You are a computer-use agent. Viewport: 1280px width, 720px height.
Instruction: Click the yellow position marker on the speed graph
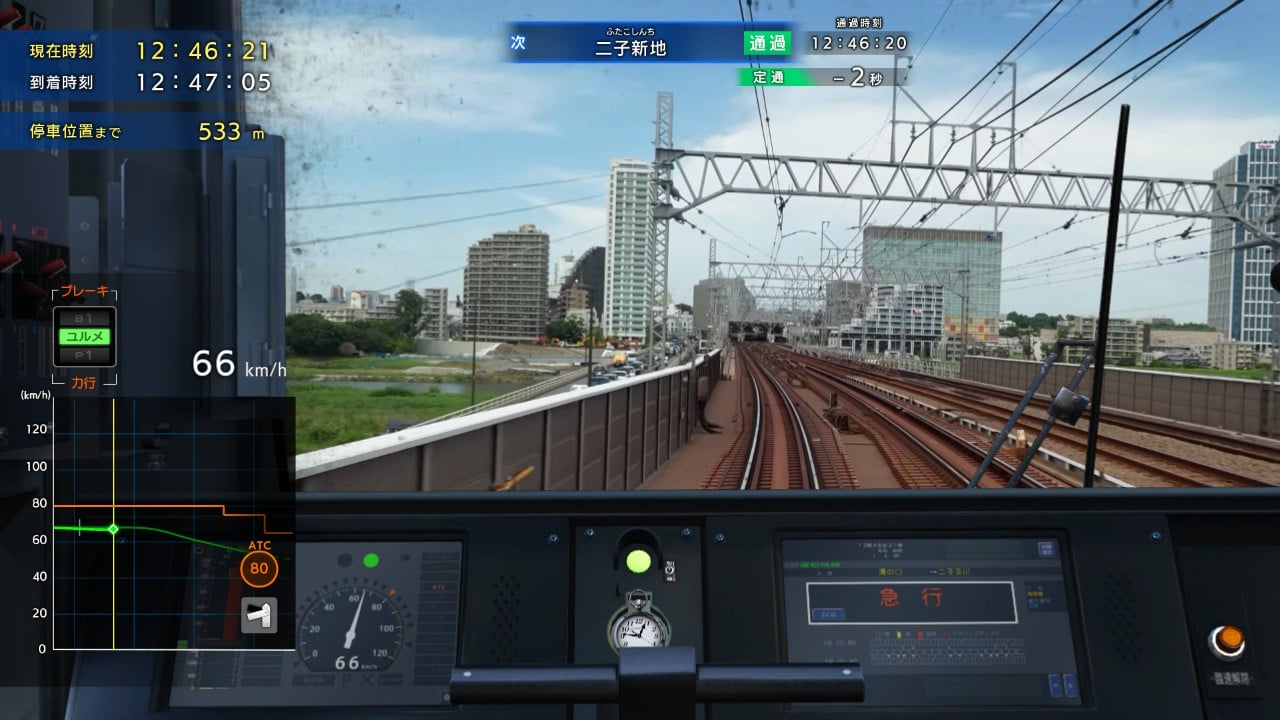114,529
